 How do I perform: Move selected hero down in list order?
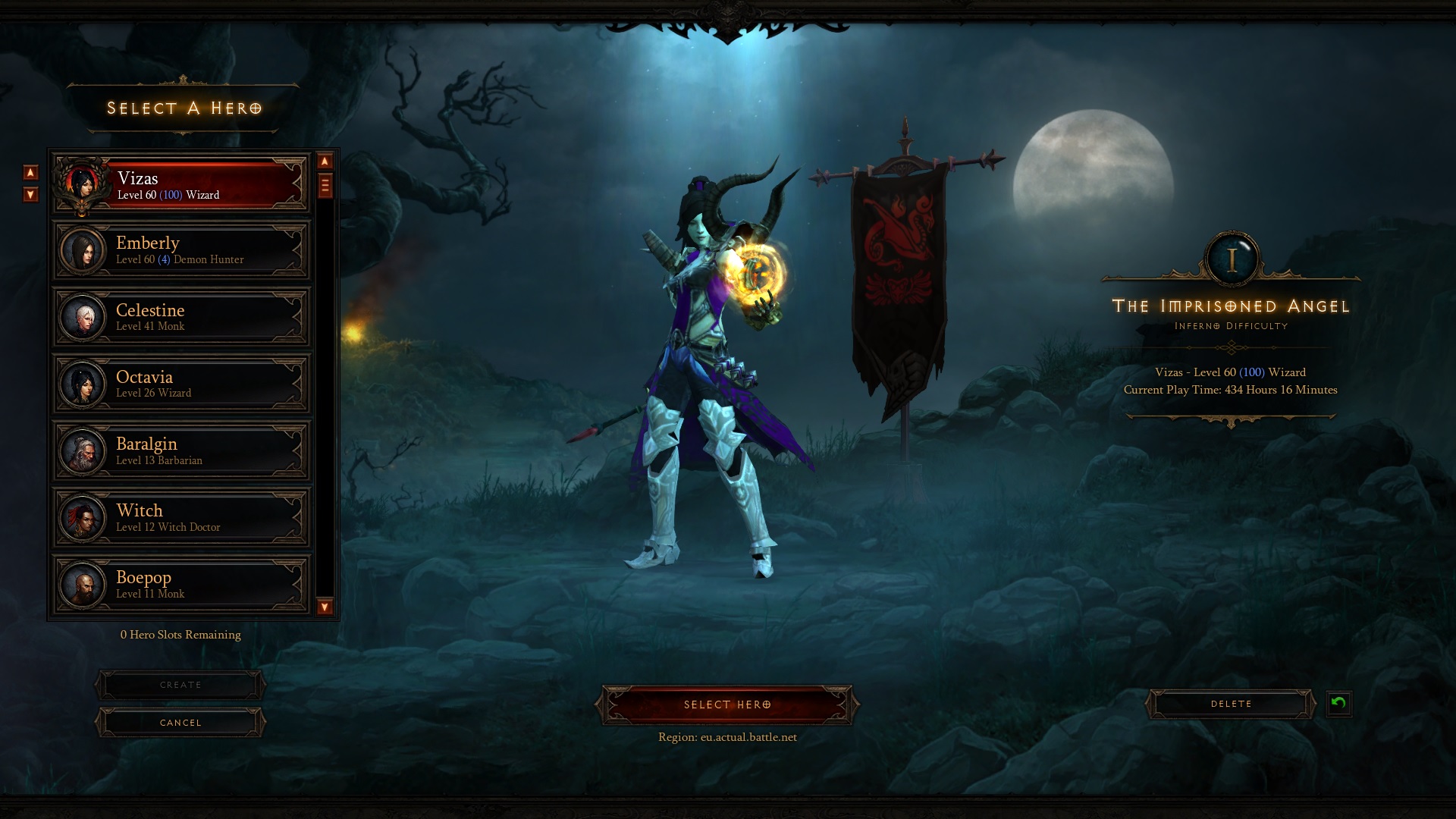coord(30,195)
